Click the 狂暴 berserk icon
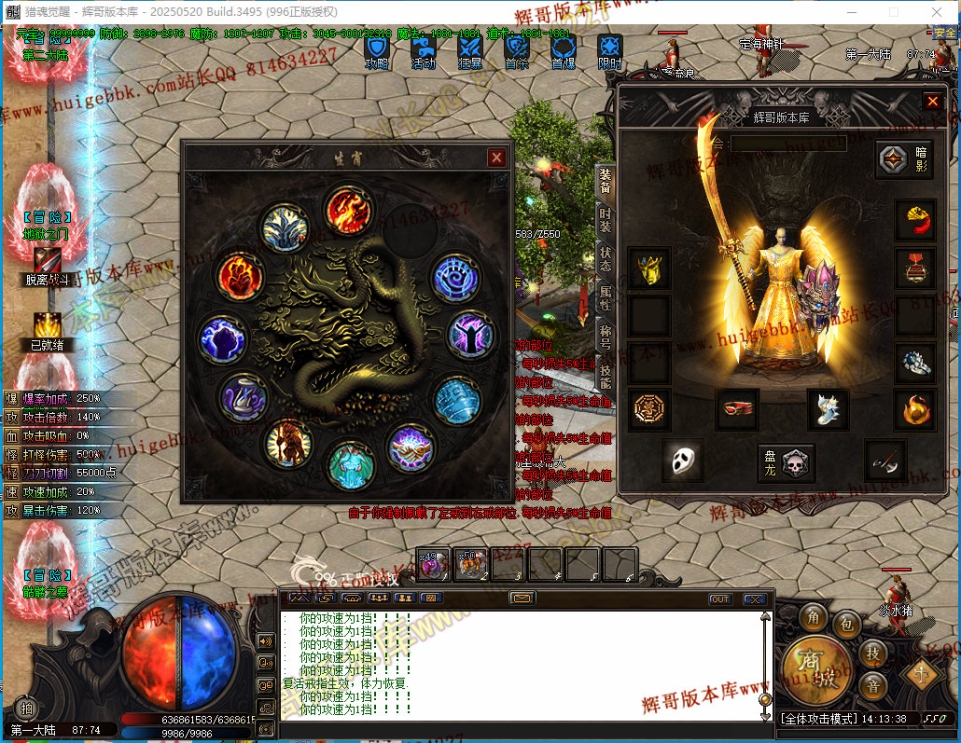 coord(470,49)
